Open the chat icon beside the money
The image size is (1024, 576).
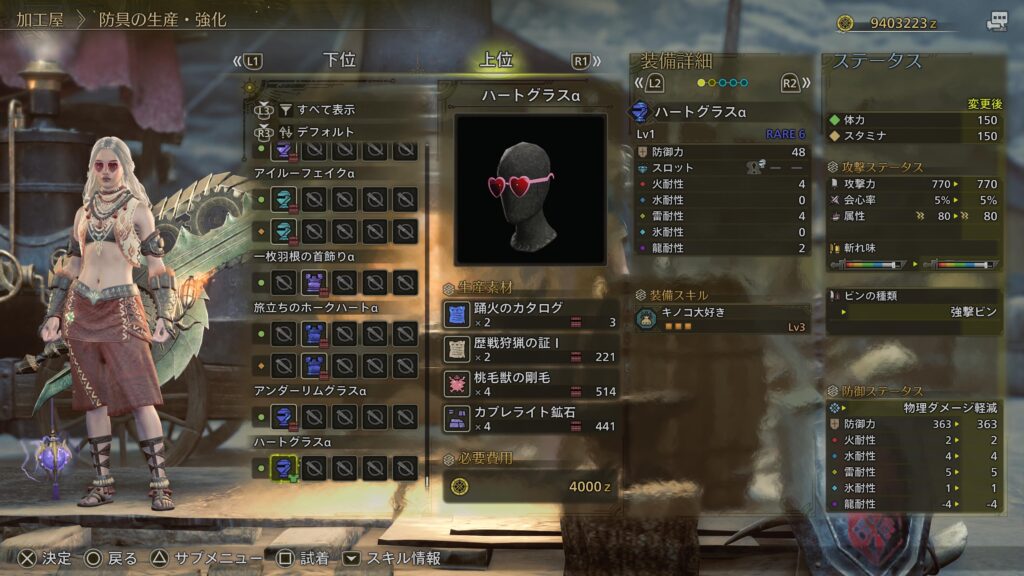pyautogui.click(x=996, y=21)
